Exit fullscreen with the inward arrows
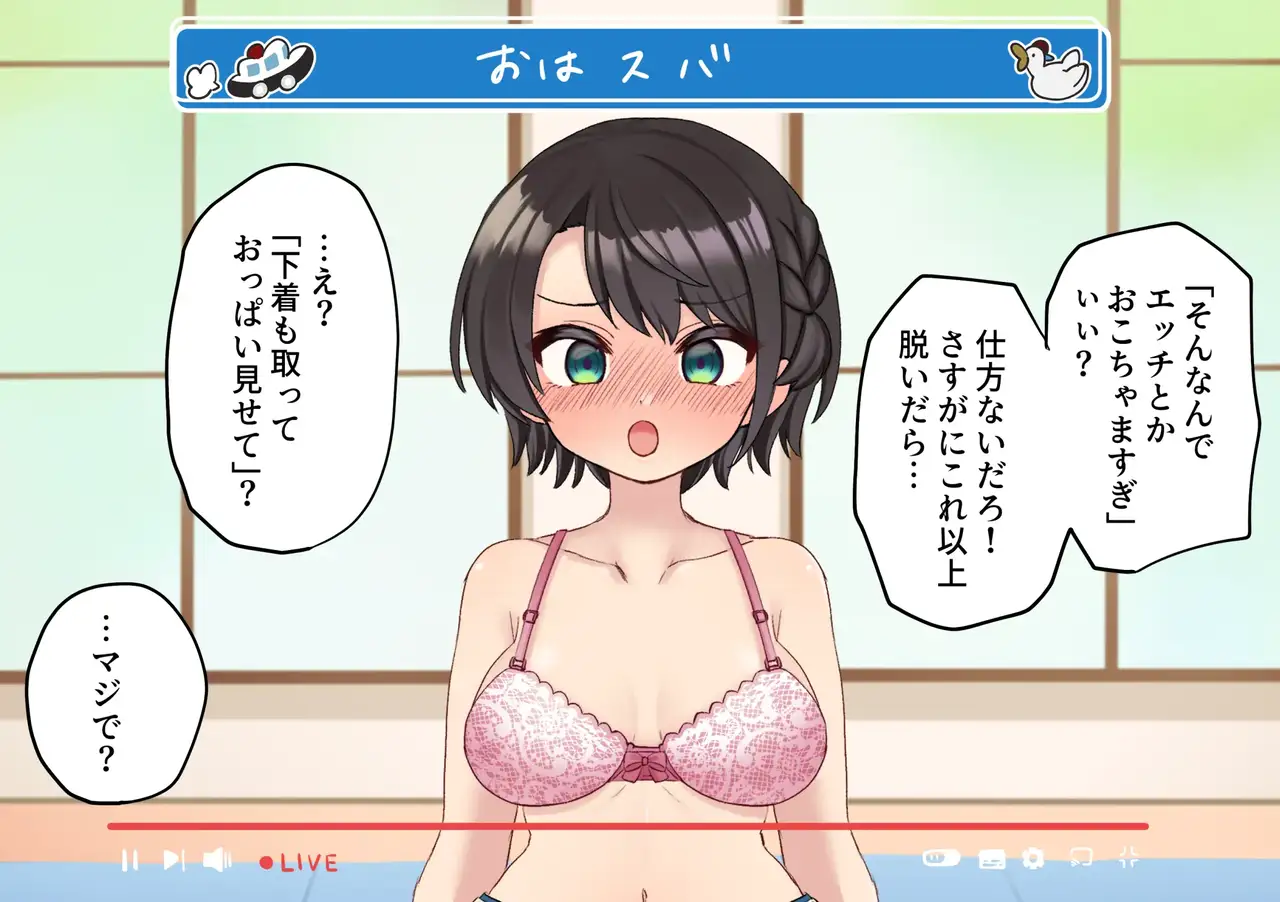 pyautogui.click(x=1128, y=857)
